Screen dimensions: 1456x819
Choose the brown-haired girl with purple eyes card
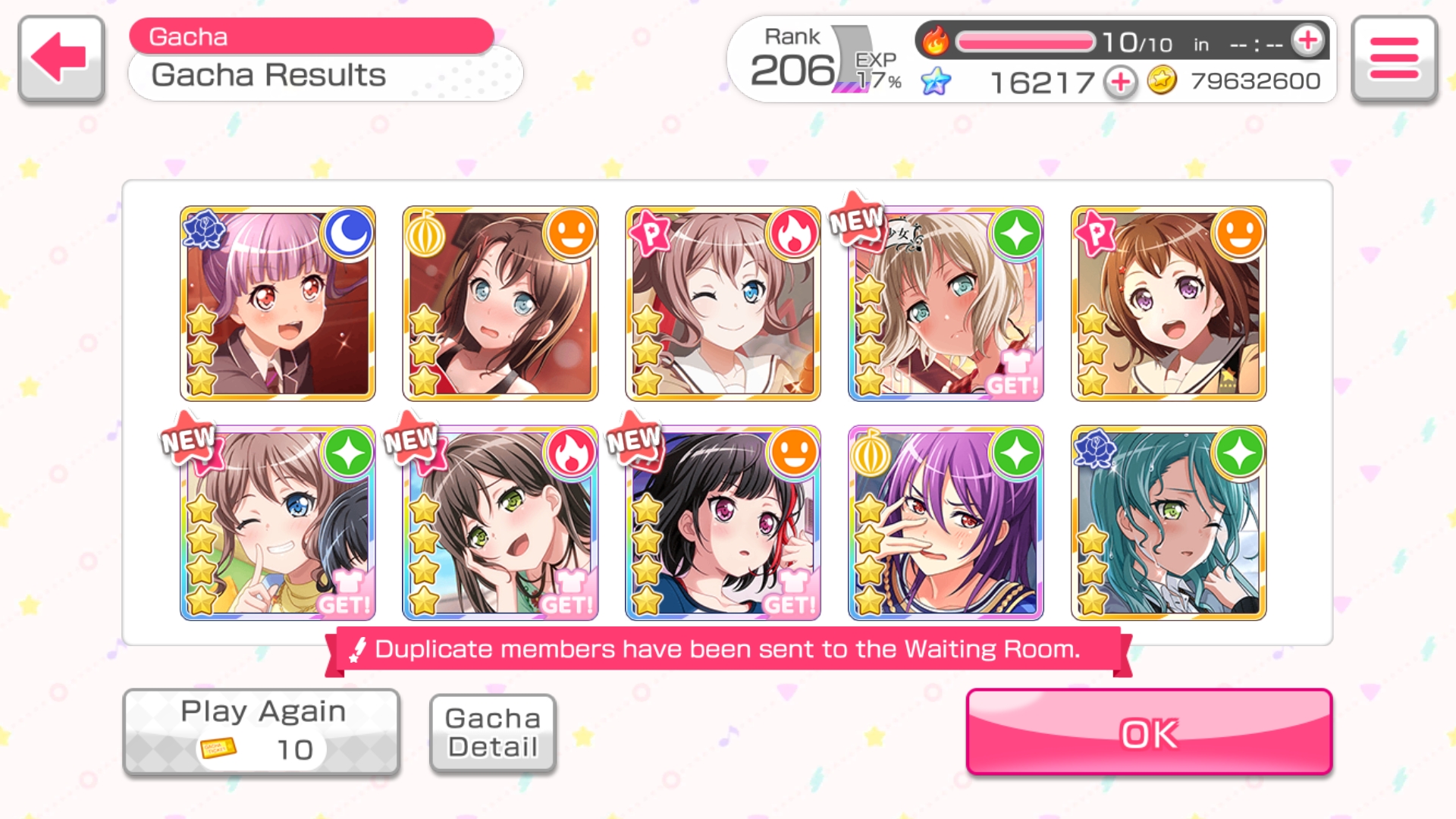click(x=1169, y=303)
